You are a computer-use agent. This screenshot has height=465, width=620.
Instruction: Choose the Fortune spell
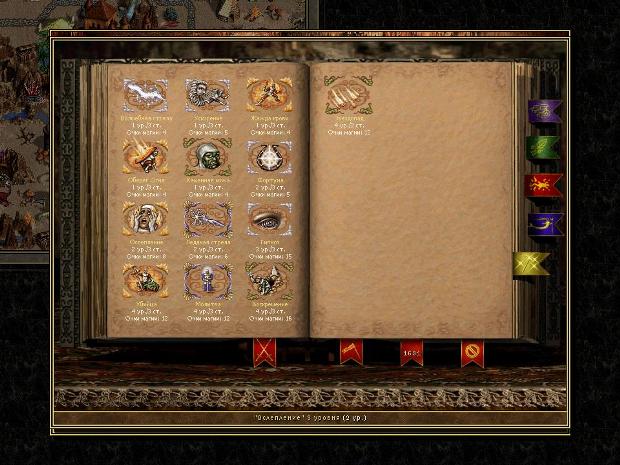coord(269,156)
